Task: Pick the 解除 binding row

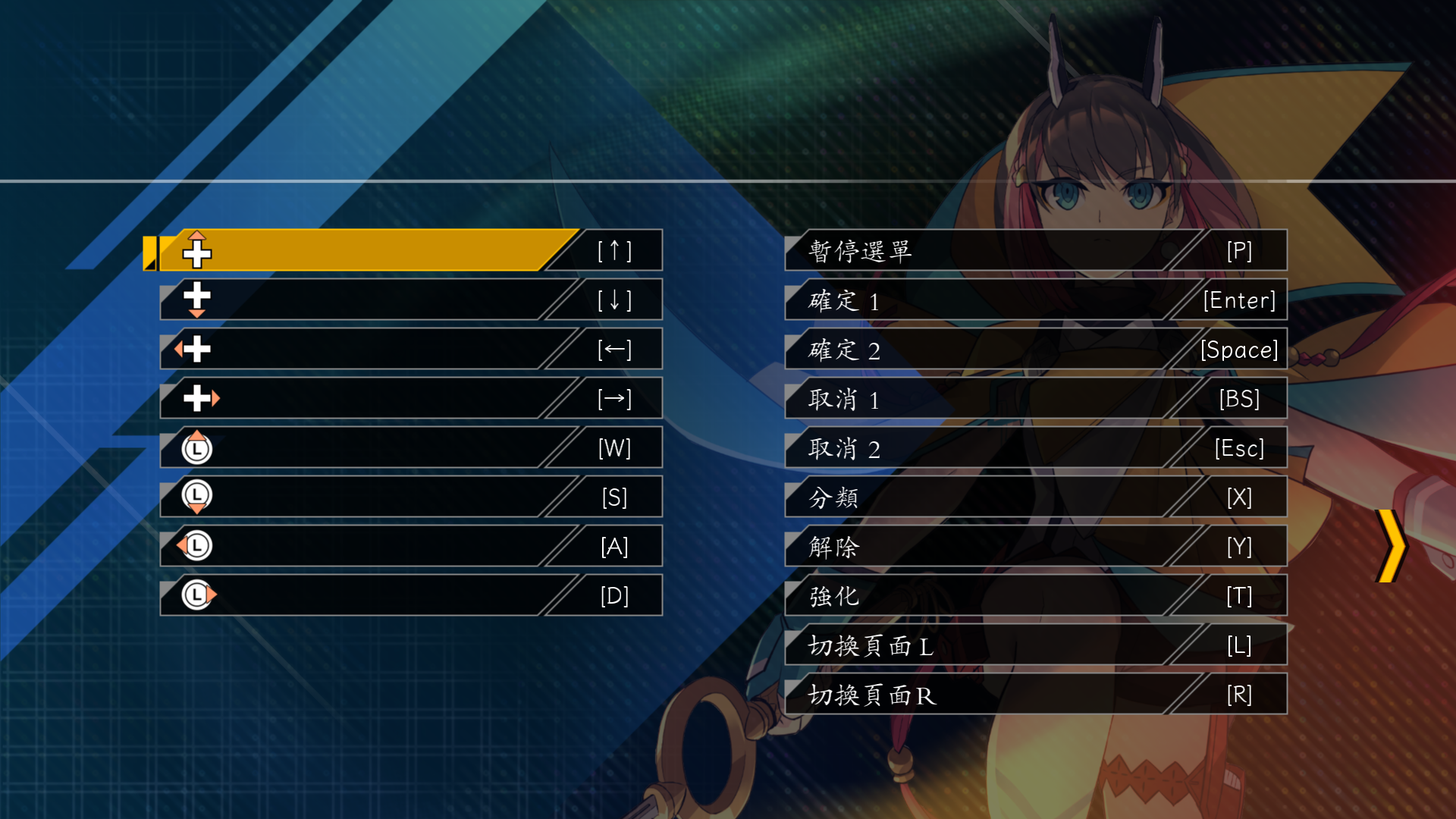Action: tap(1035, 546)
